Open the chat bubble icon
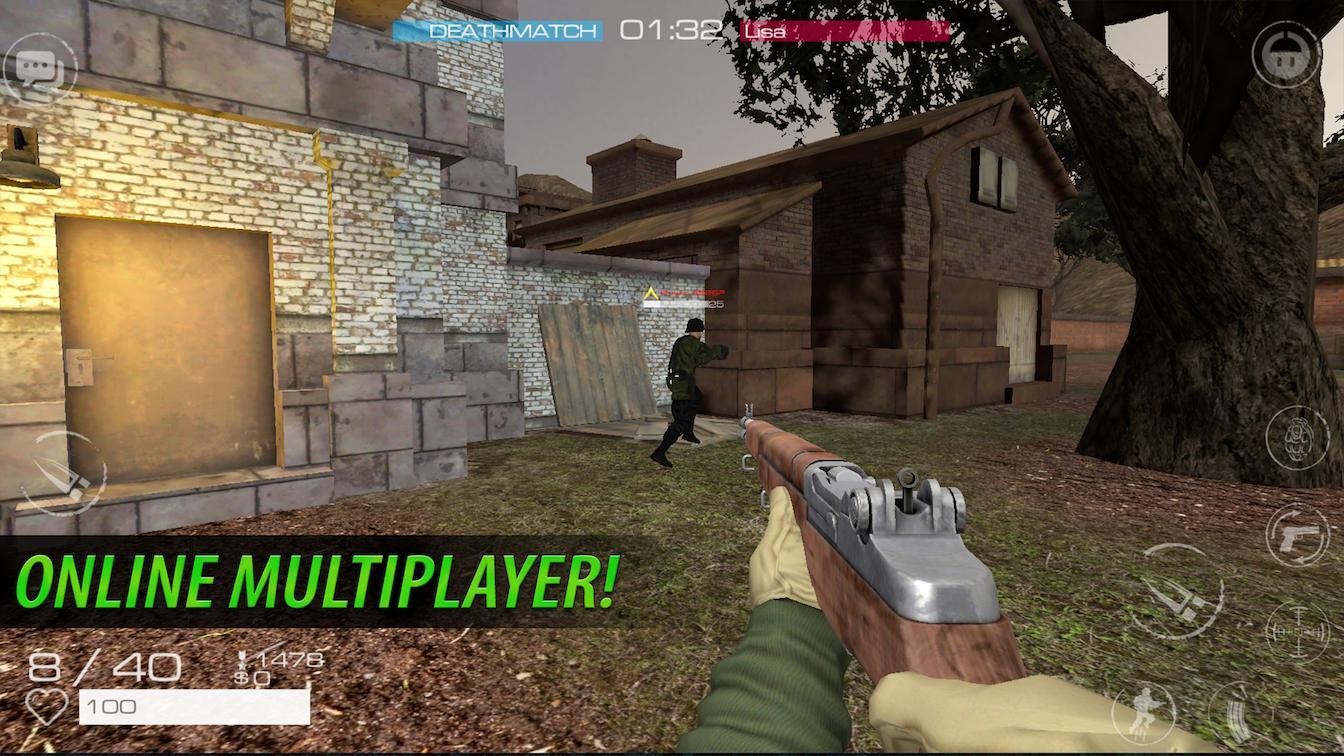This screenshot has height=756, width=1344. click(40, 65)
